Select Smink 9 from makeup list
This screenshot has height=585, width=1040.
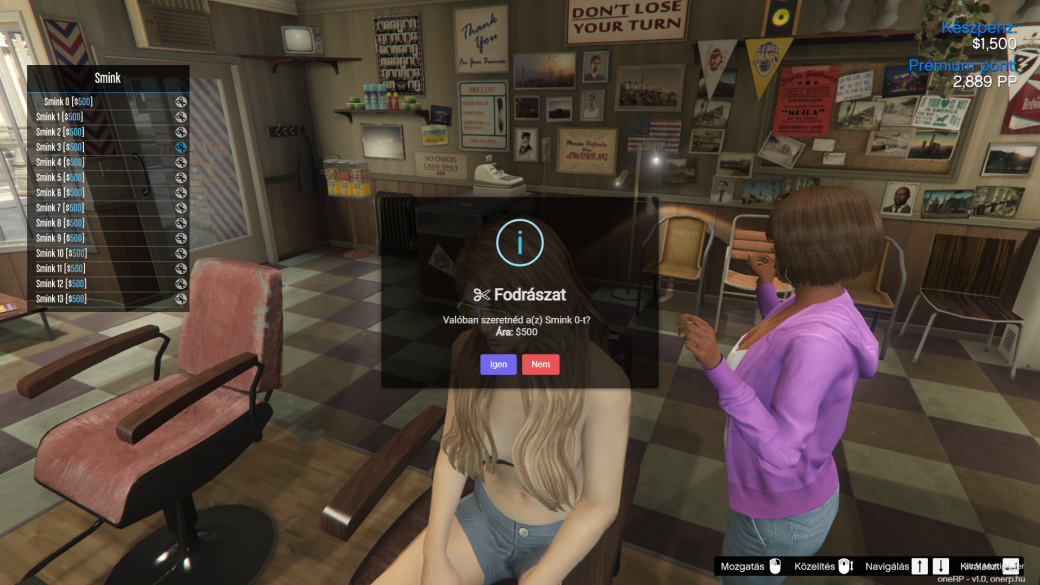tap(108, 238)
